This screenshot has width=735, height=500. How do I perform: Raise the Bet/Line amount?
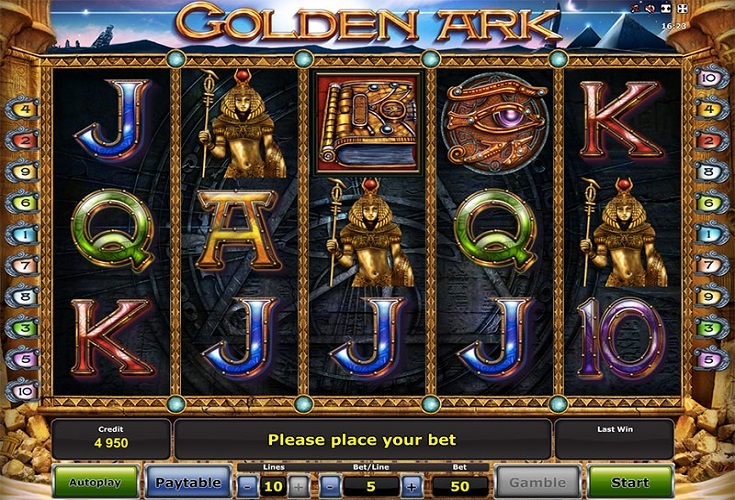(x=412, y=485)
